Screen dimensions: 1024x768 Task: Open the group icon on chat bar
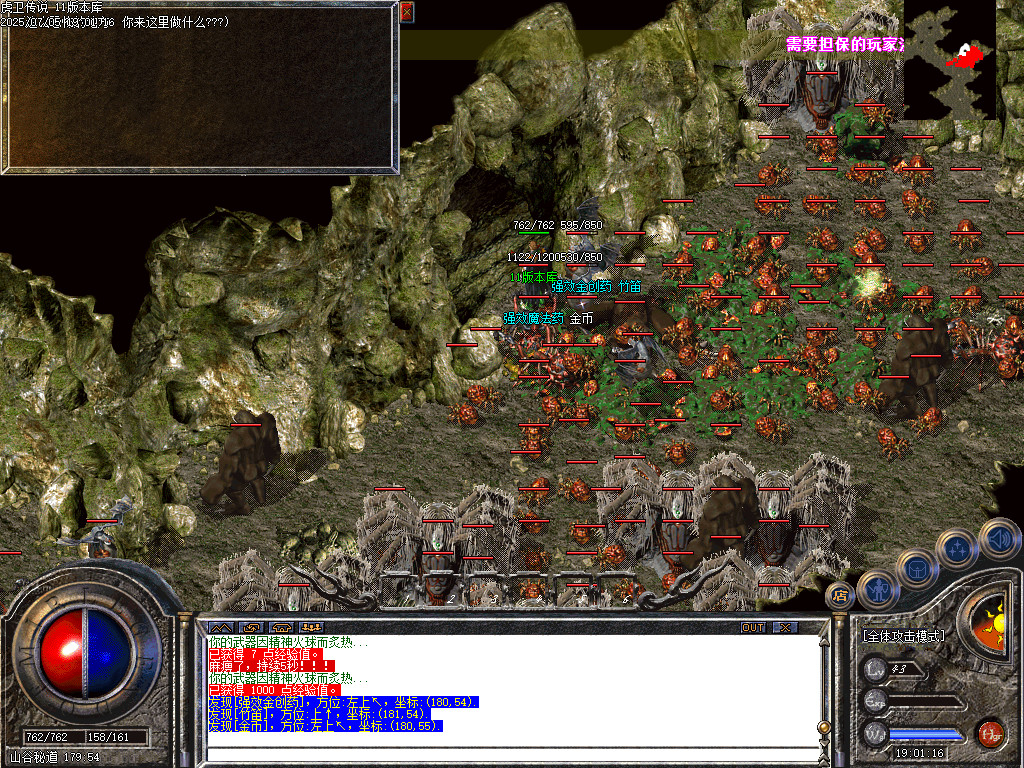(312, 628)
